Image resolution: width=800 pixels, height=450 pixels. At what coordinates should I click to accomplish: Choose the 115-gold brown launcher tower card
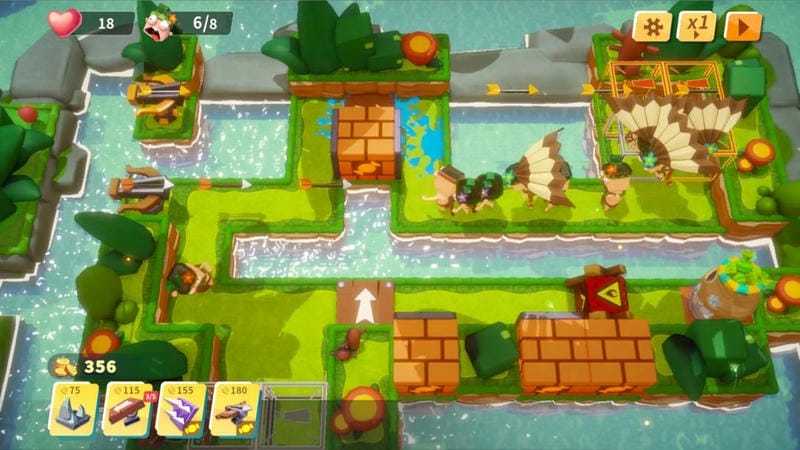pyautogui.click(x=127, y=410)
